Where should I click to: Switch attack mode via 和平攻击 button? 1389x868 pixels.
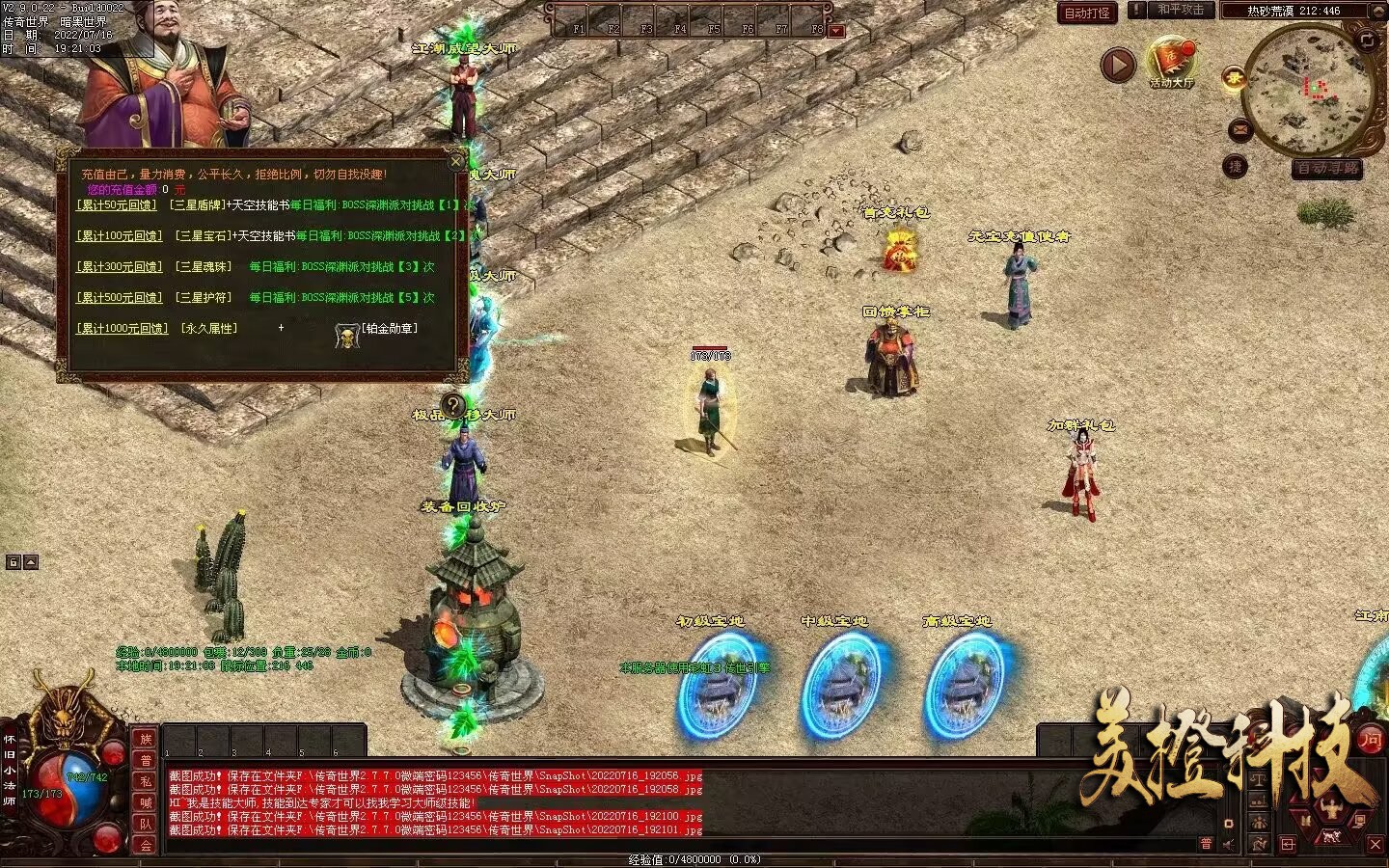[1180, 10]
